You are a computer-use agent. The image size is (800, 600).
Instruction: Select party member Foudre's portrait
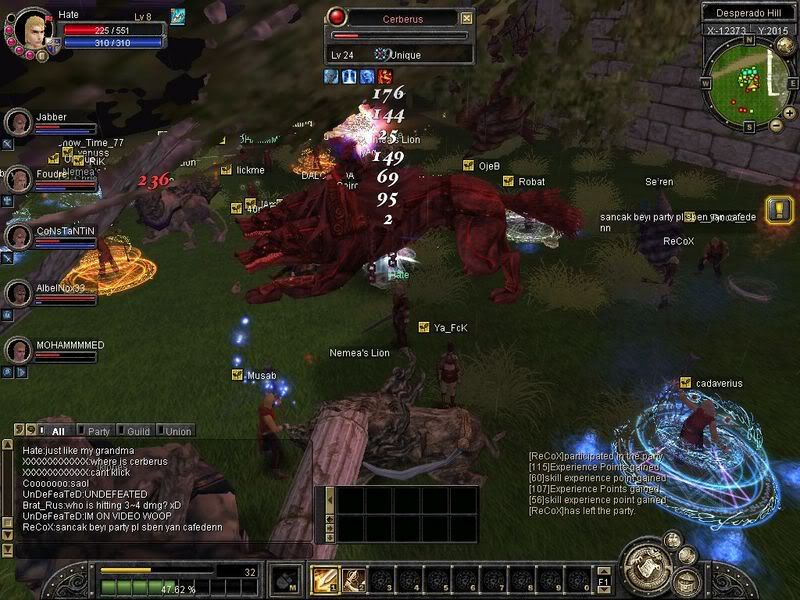pyautogui.click(x=19, y=179)
